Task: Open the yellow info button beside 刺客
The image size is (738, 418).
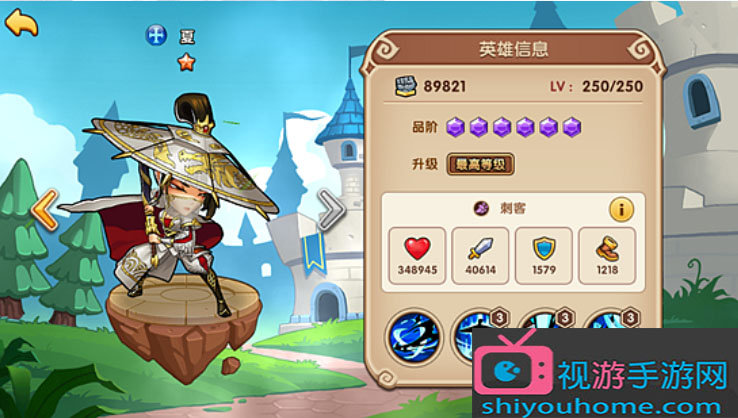Action: pos(621,210)
